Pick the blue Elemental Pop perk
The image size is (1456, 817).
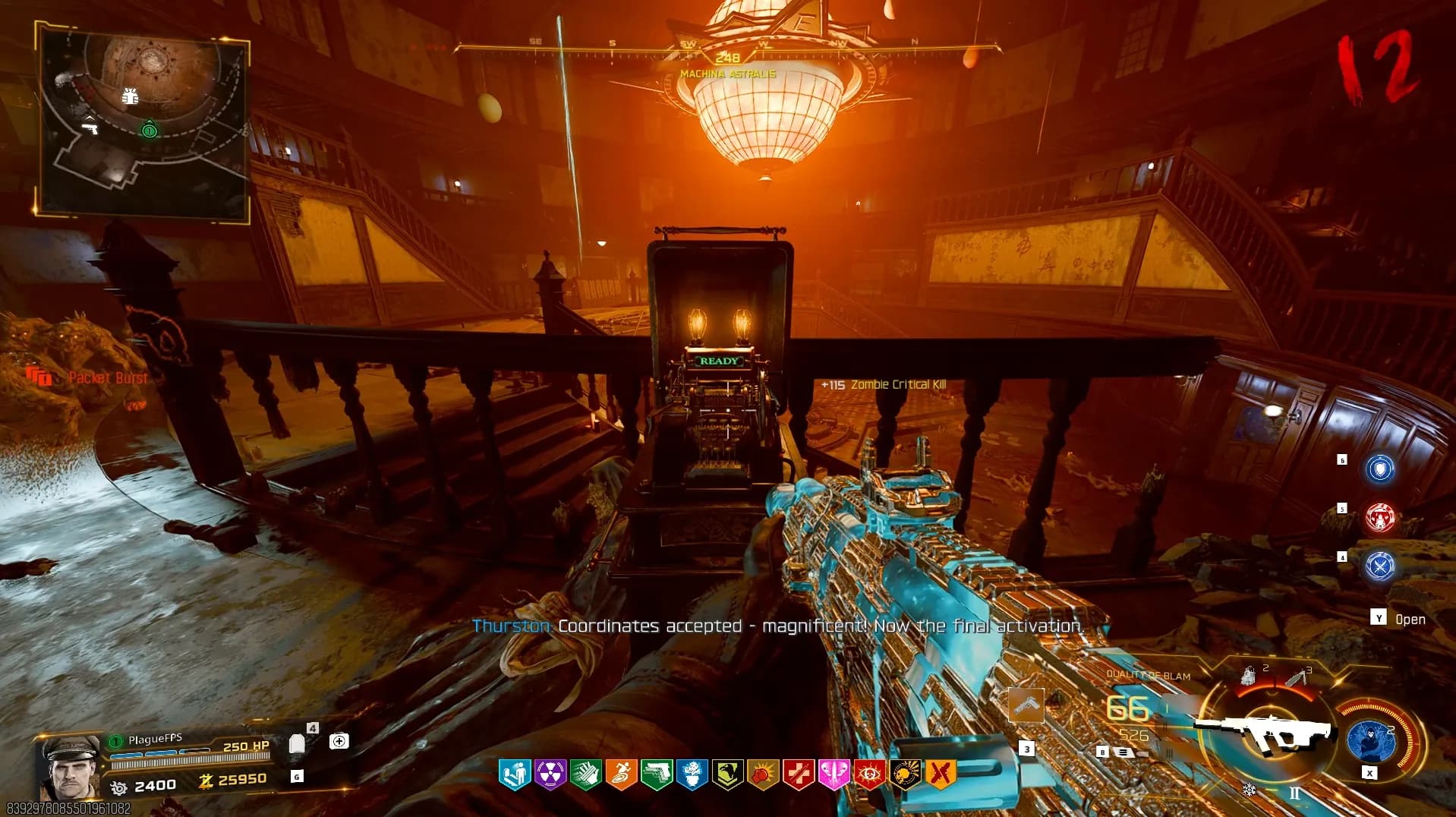(x=692, y=774)
